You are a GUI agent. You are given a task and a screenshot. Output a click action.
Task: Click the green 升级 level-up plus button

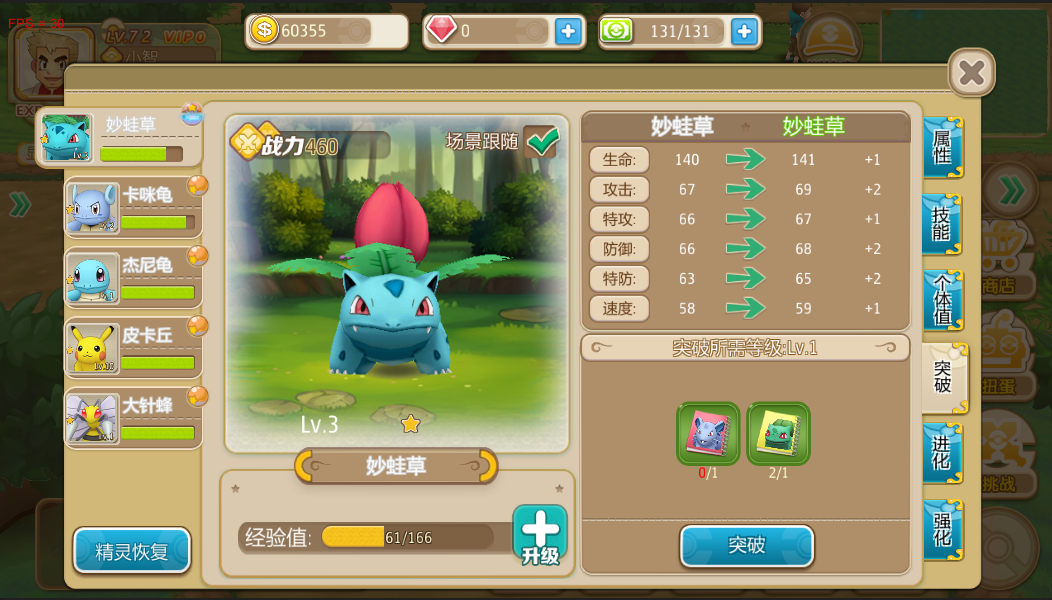pyautogui.click(x=540, y=534)
